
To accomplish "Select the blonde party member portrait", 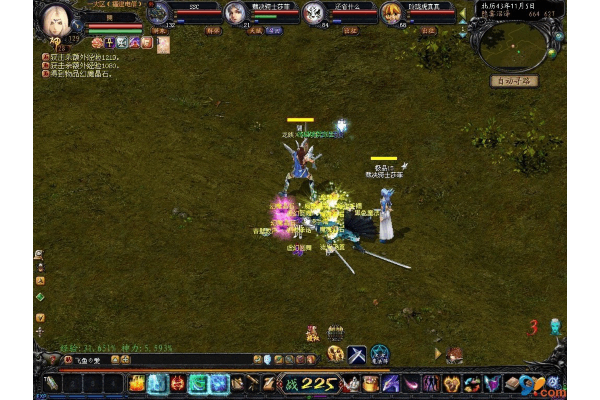I will (x=392, y=13).
